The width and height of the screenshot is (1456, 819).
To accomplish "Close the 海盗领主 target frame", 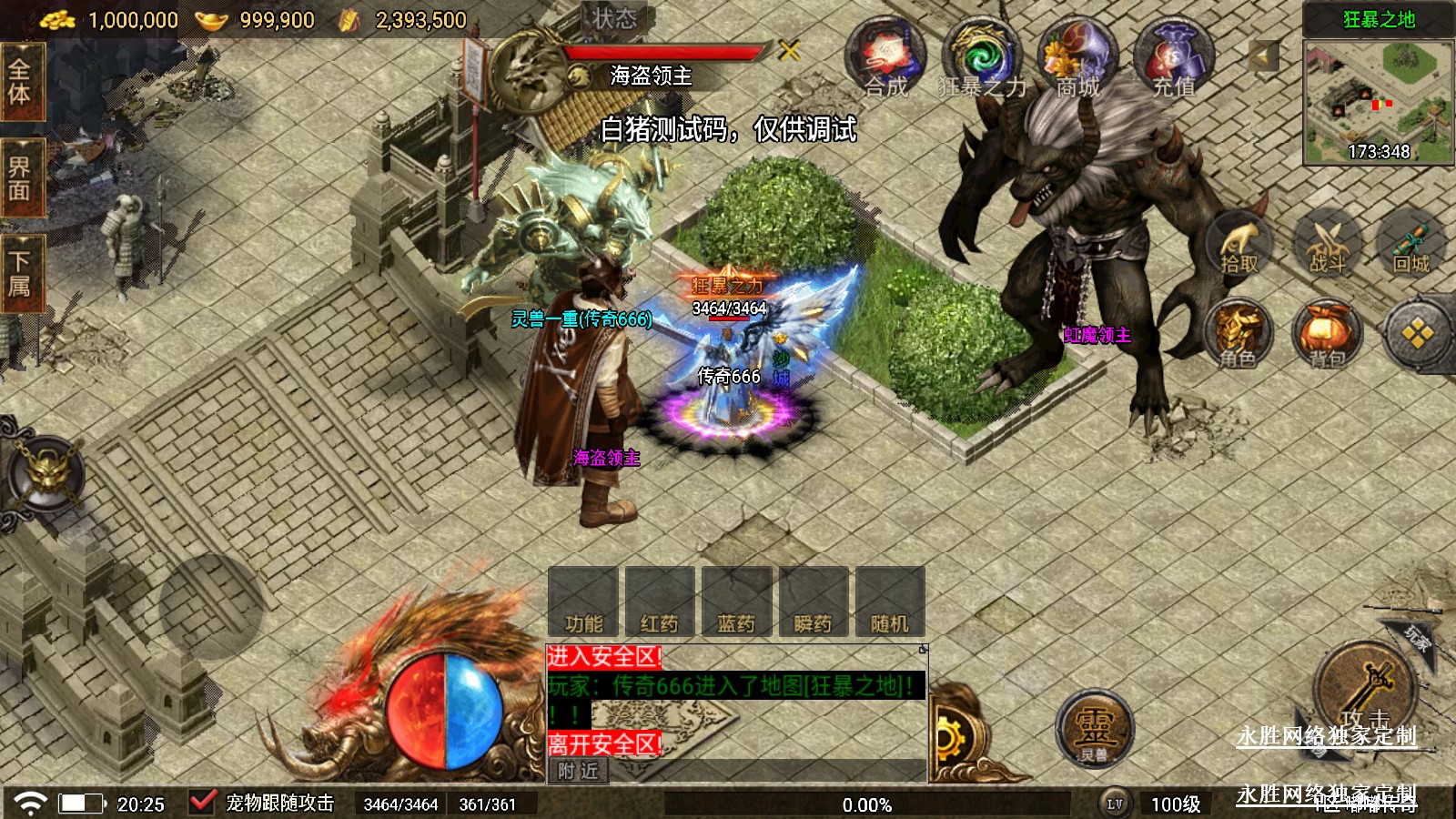I will tap(789, 51).
